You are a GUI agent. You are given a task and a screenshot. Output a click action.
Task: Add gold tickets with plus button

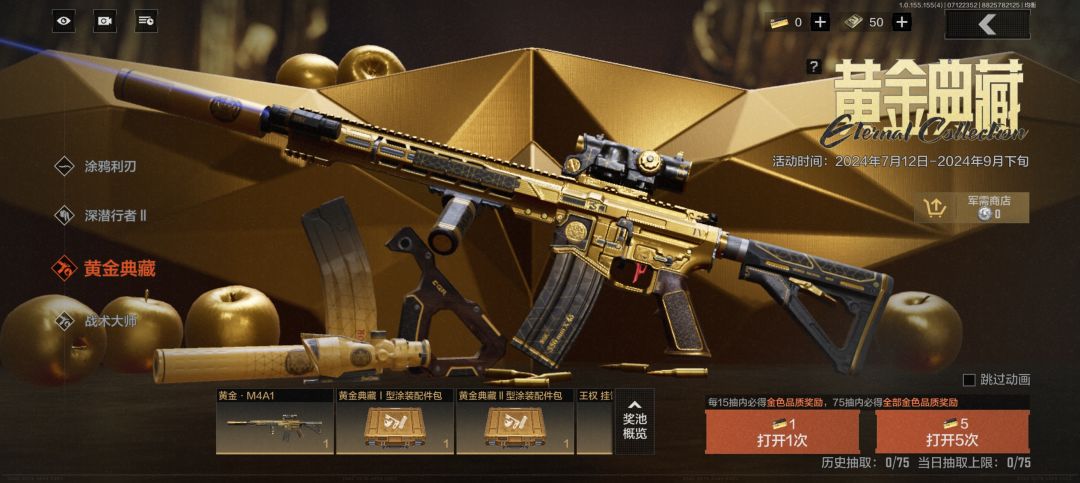820,22
